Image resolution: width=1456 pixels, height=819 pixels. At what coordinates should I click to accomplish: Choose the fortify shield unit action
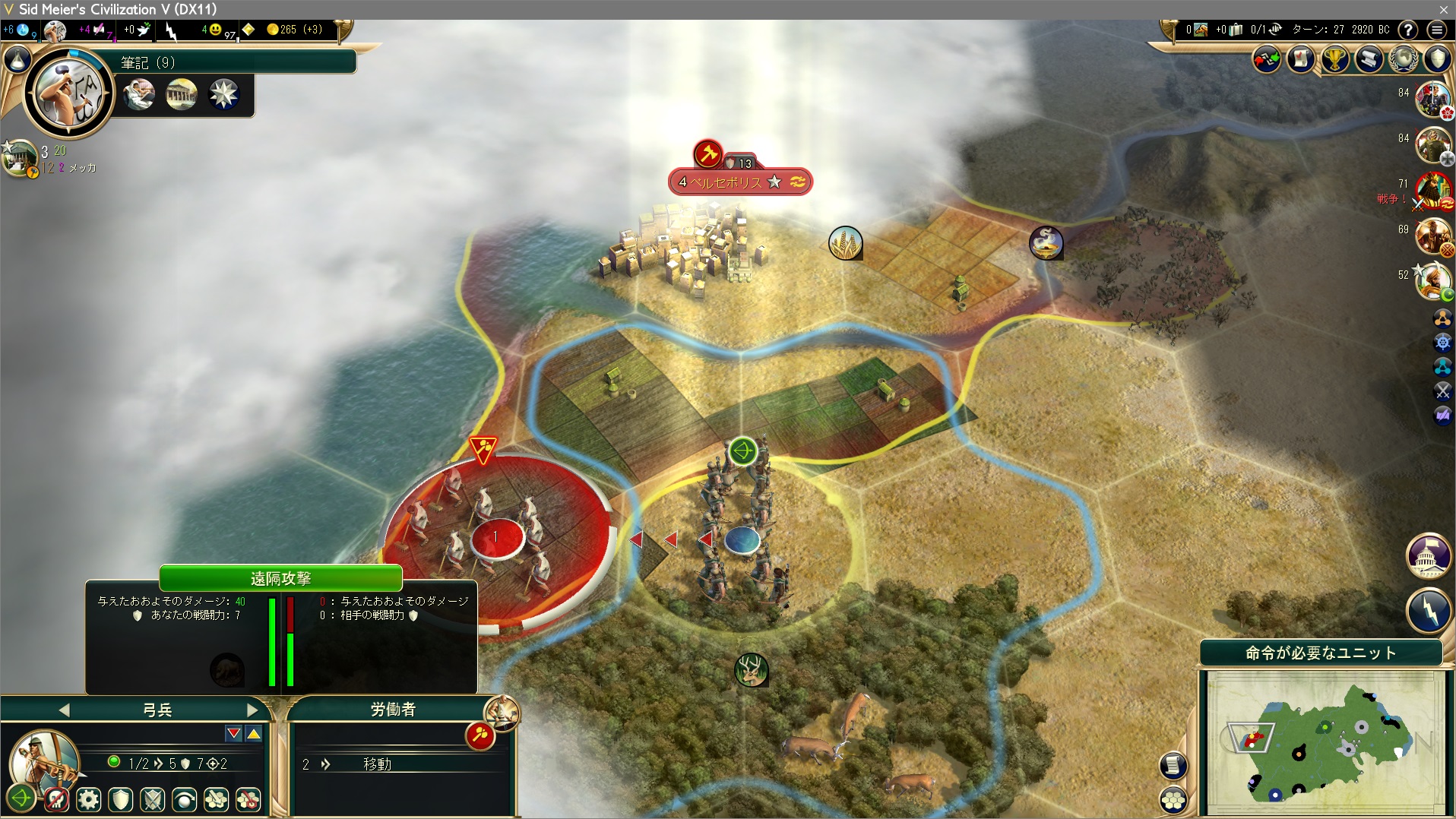[121, 799]
